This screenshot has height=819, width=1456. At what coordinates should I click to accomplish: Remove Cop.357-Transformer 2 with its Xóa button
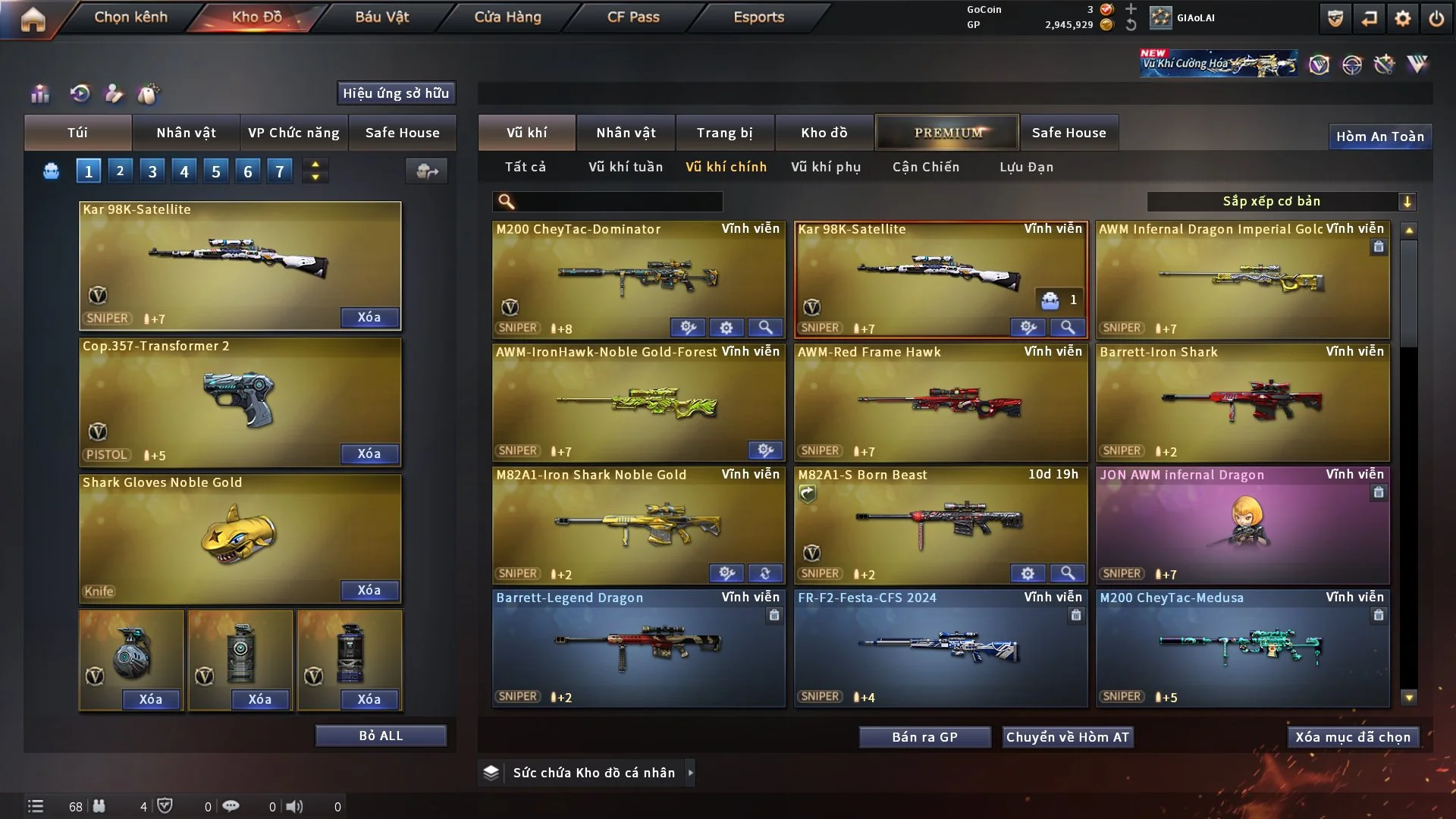369,453
